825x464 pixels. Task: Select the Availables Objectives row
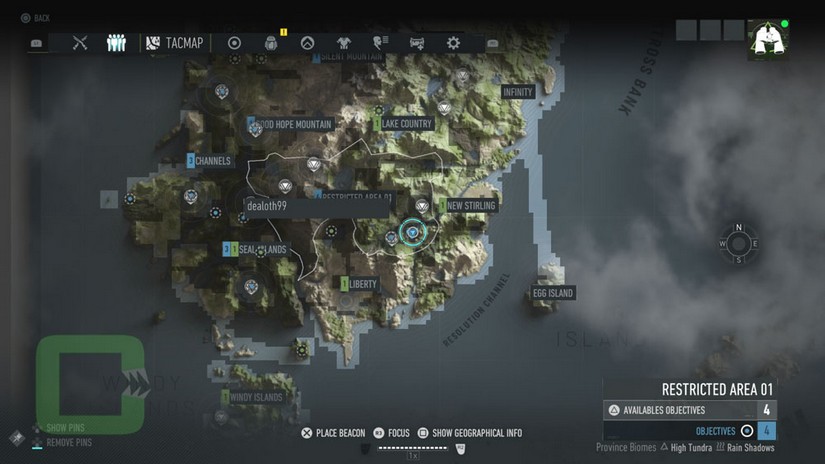[690, 410]
